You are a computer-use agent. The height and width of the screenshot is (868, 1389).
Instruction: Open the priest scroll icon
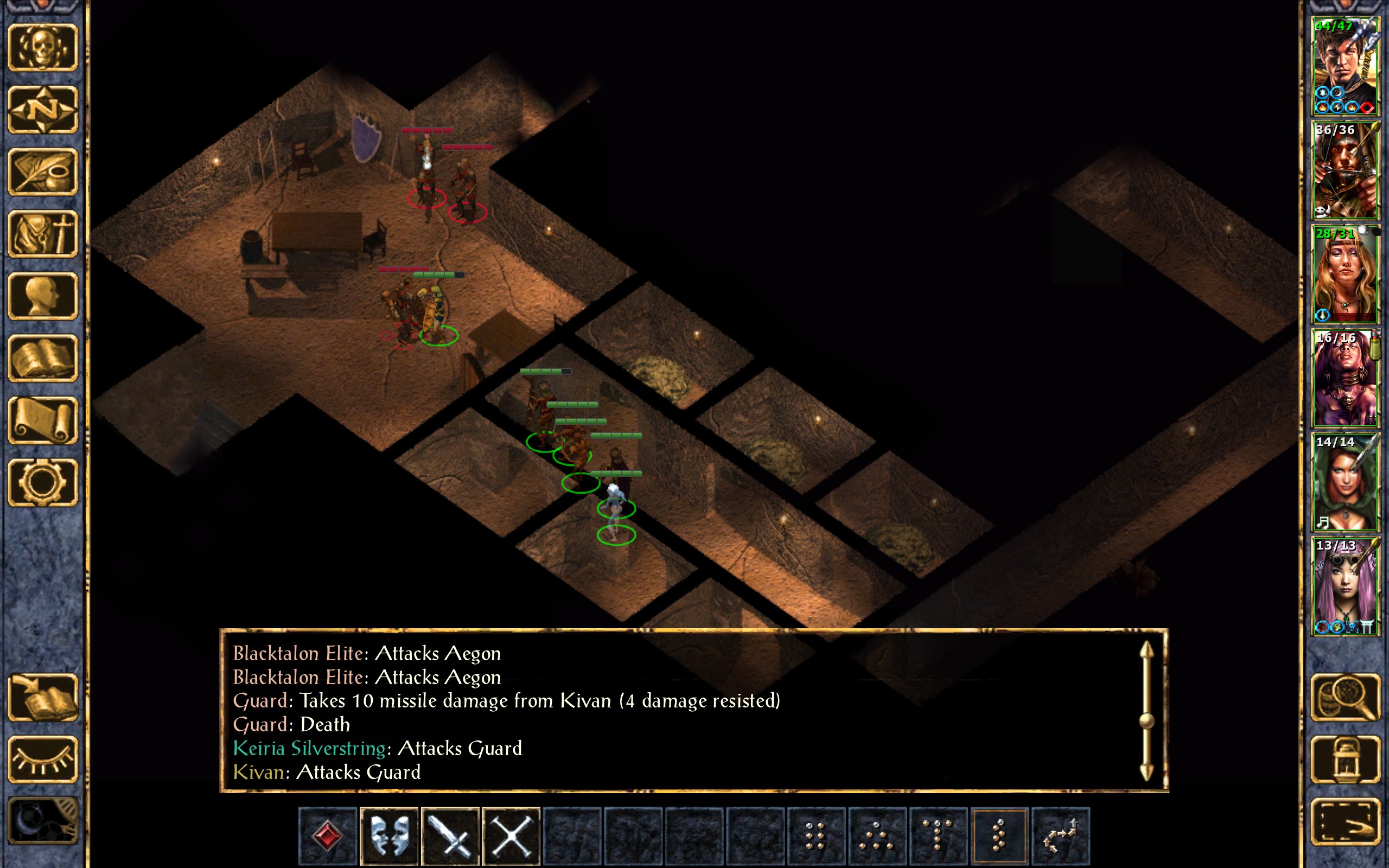tap(43, 420)
